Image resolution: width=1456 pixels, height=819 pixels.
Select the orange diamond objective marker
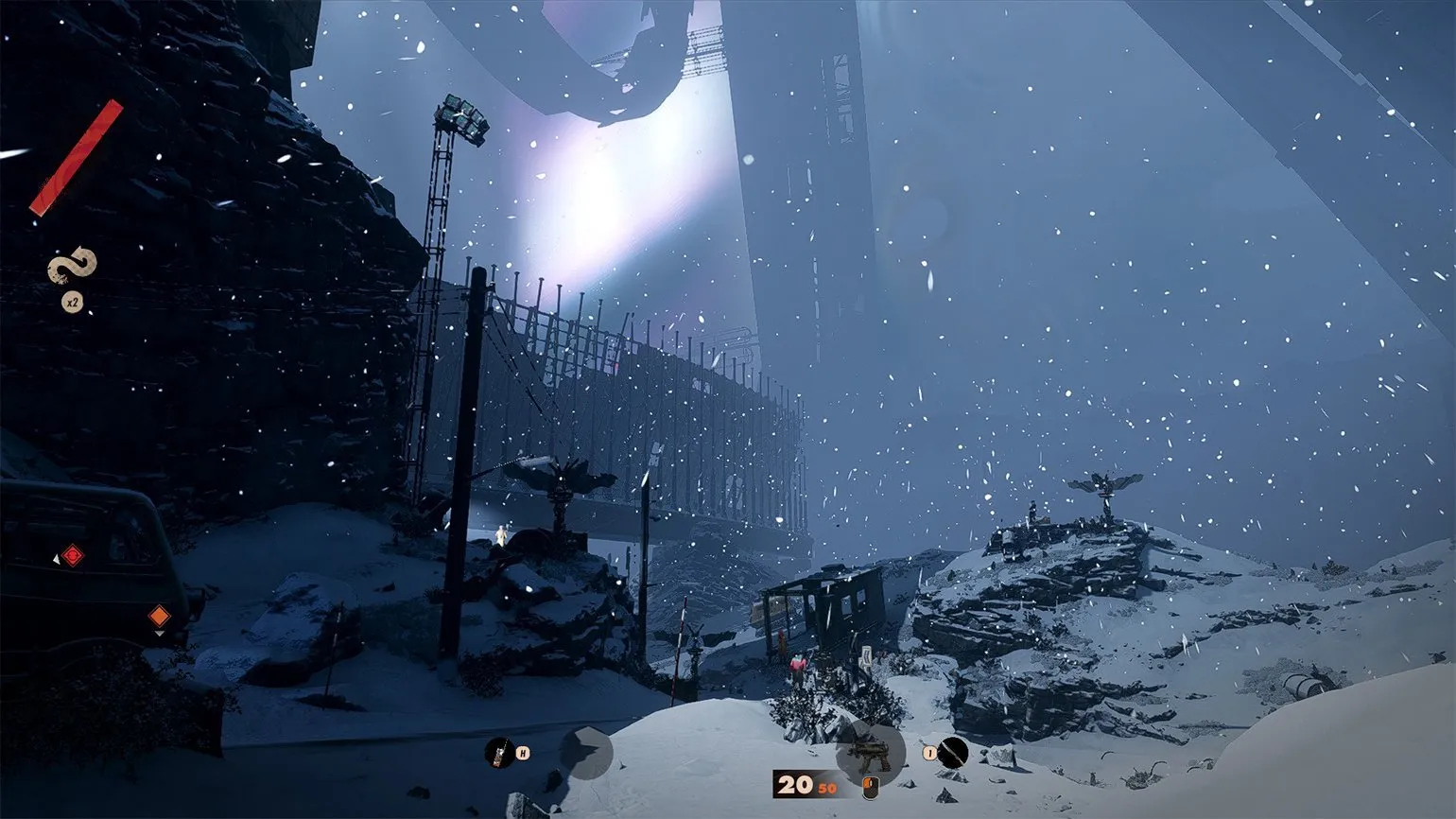coord(159,617)
